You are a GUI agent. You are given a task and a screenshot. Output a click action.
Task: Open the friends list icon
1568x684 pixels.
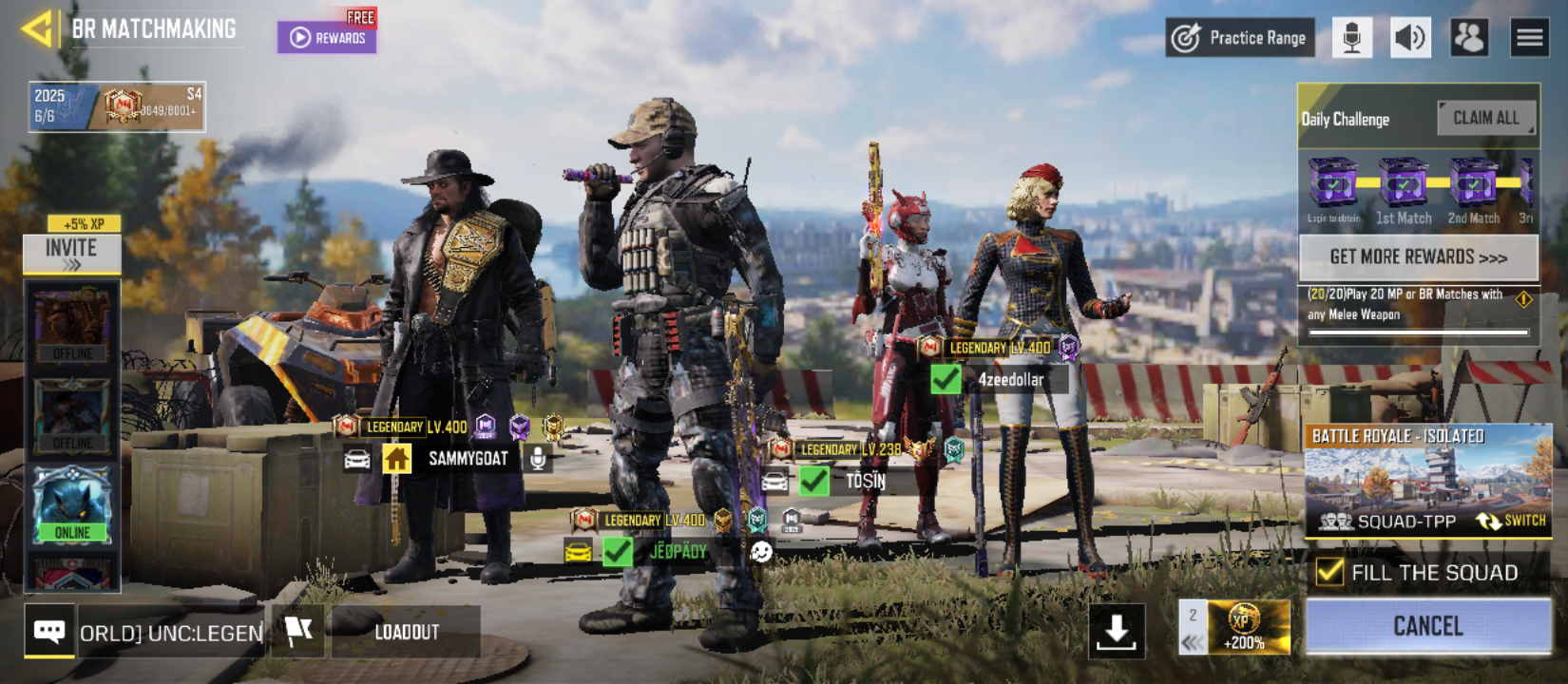(x=1469, y=38)
